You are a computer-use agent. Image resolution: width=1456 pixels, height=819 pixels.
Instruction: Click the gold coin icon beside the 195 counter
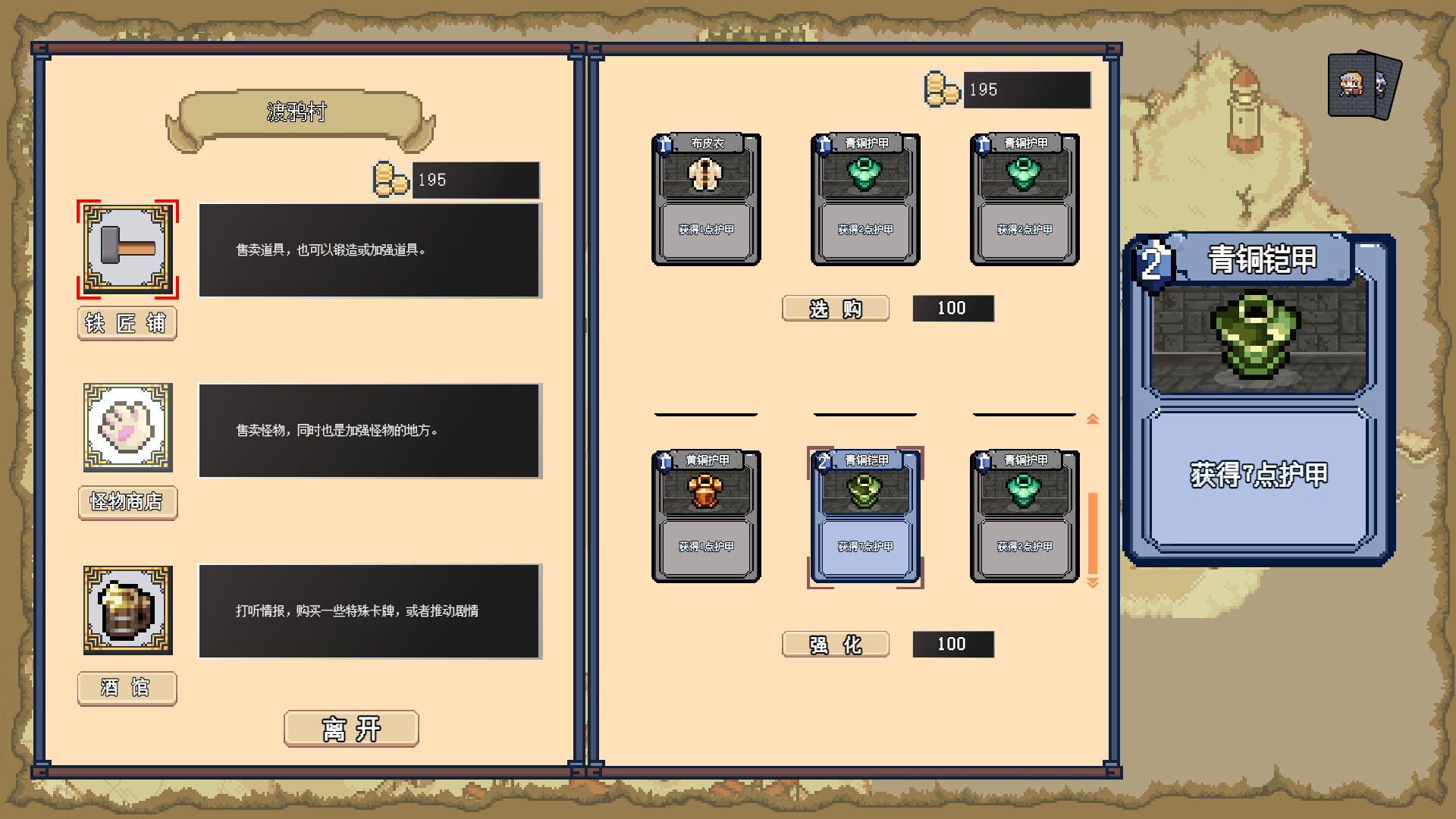coord(940,89)
